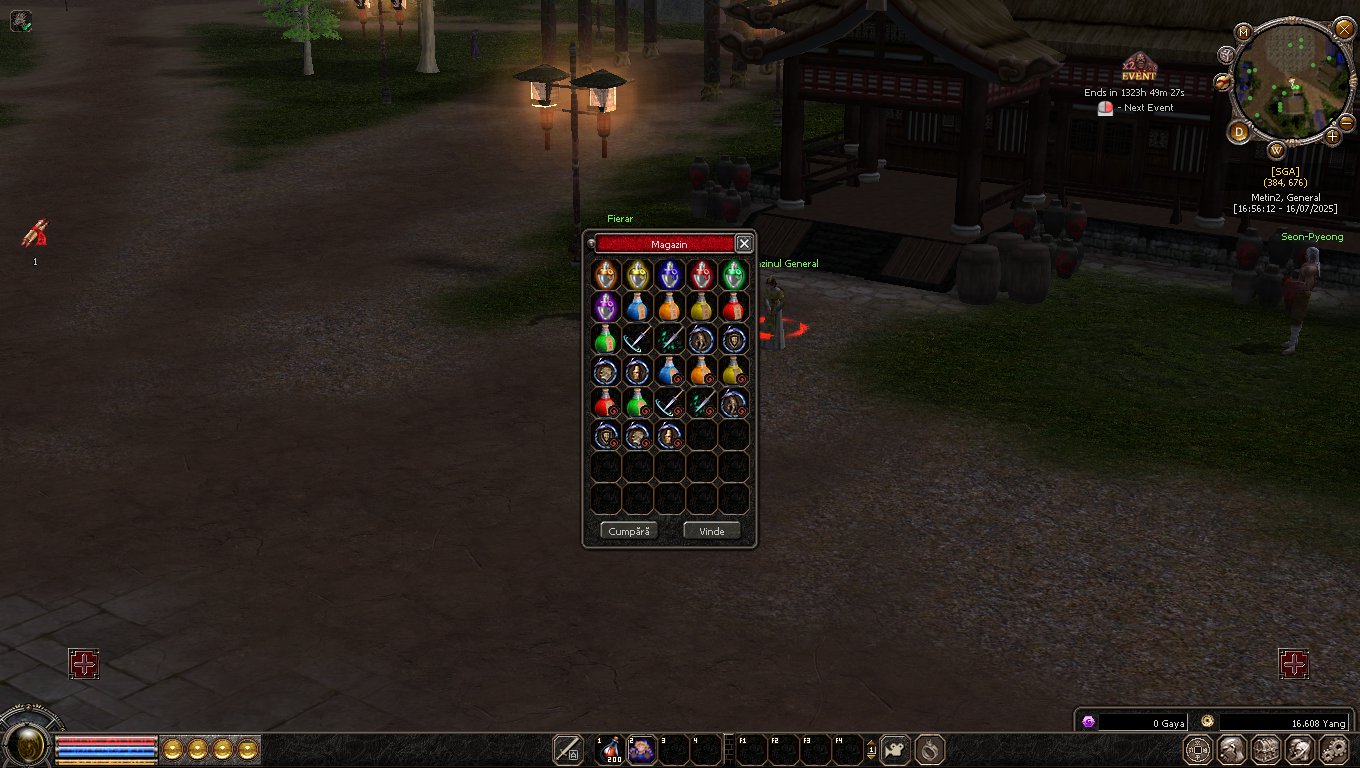Toggle the camera icon on the bottom bar
The height and width of the screenshot is (768, 1360).
click(896, 749)
